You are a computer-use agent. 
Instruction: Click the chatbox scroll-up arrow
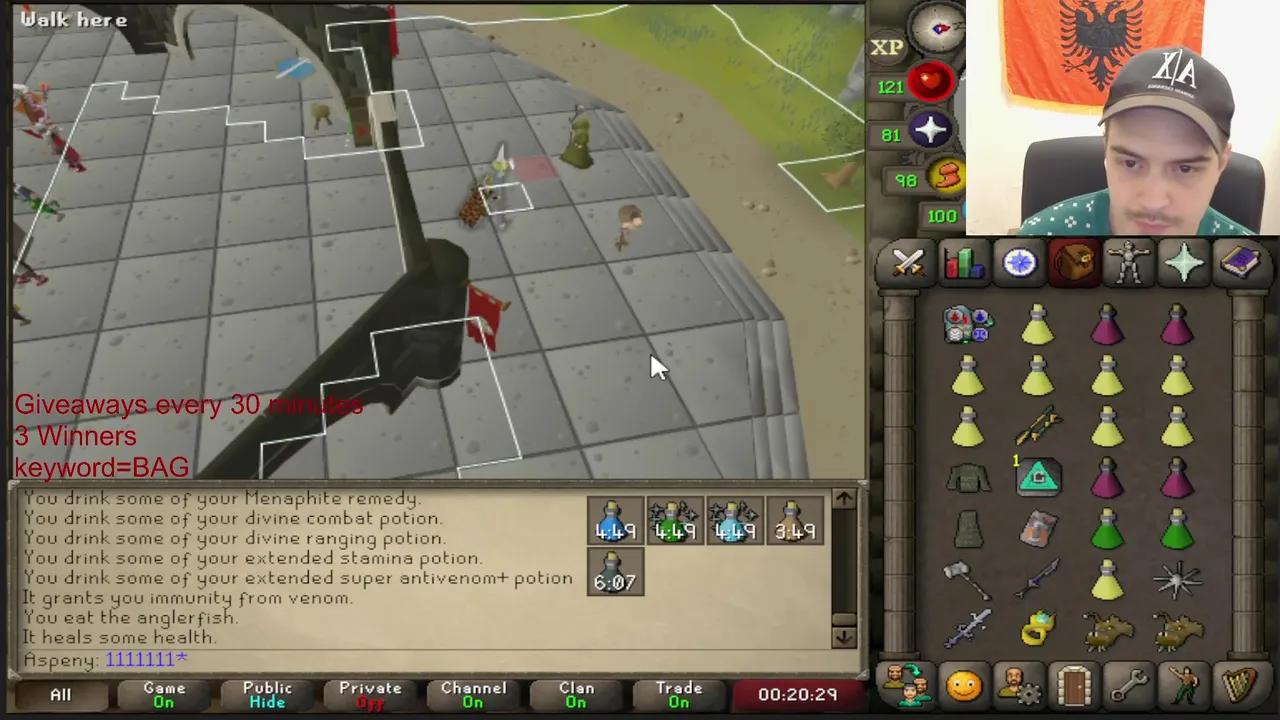click(x=843, y=498)
